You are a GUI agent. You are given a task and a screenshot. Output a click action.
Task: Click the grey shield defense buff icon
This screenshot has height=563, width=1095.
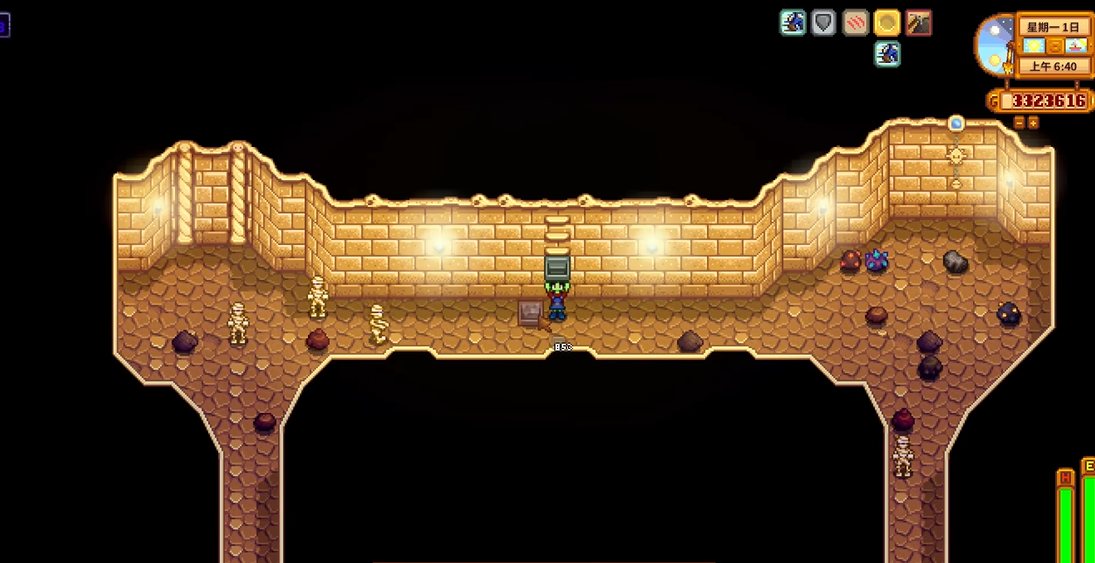pyautogui.click(x=823, y=22)
